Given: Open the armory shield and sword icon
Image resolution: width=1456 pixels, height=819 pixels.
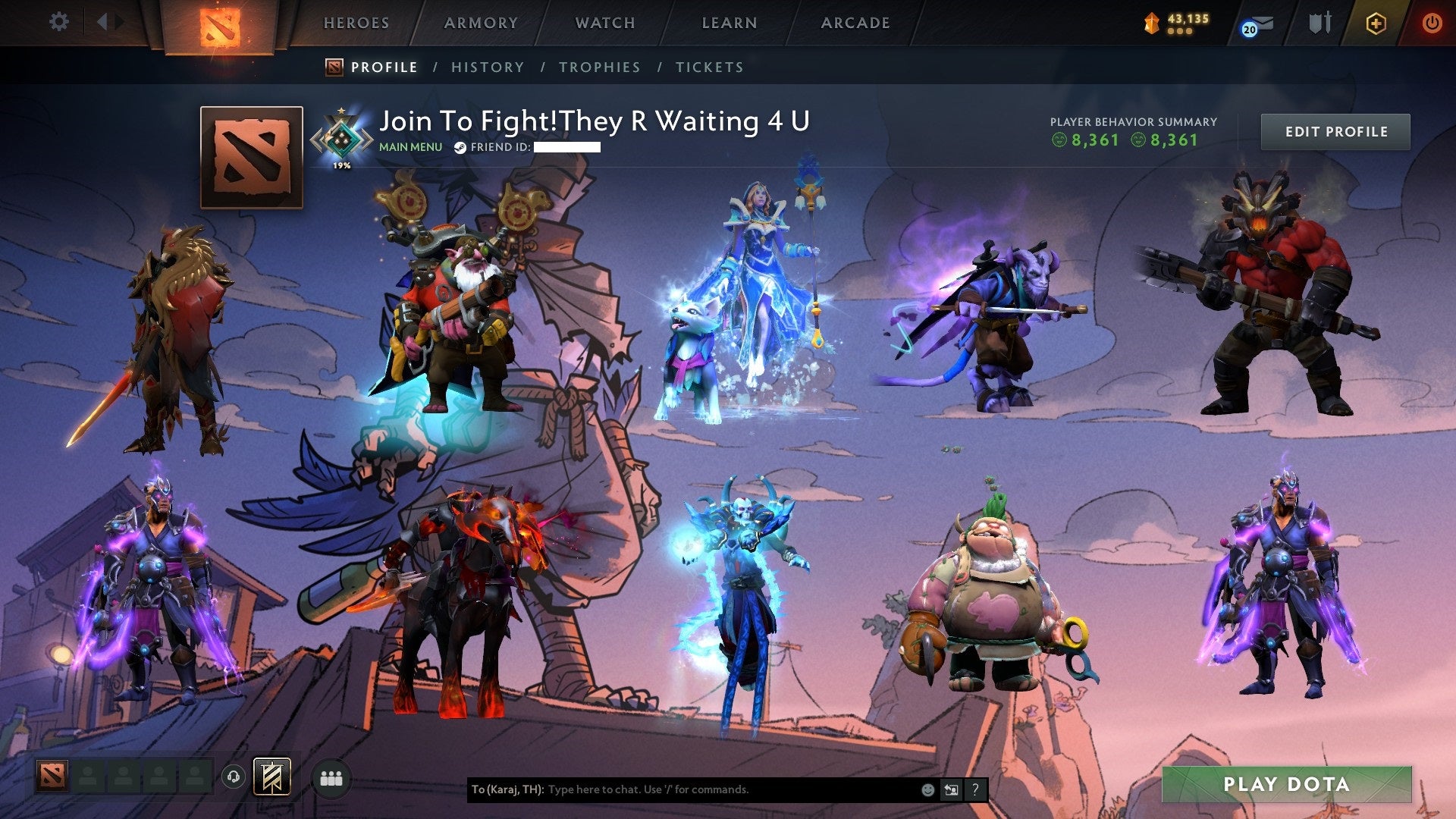Looking at the screenshot, I should 1319,23.
